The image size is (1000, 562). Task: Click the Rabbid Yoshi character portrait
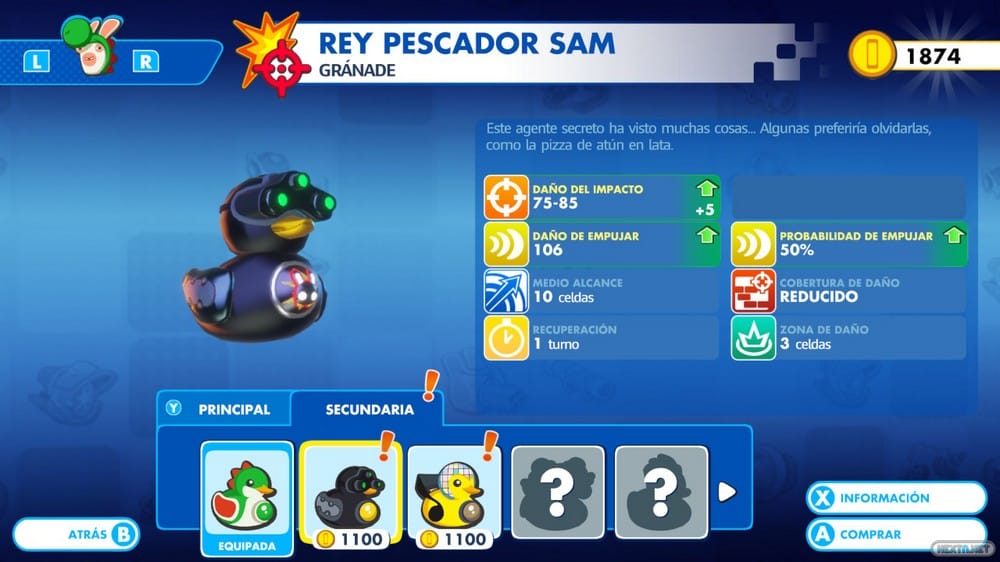(90, 60)
